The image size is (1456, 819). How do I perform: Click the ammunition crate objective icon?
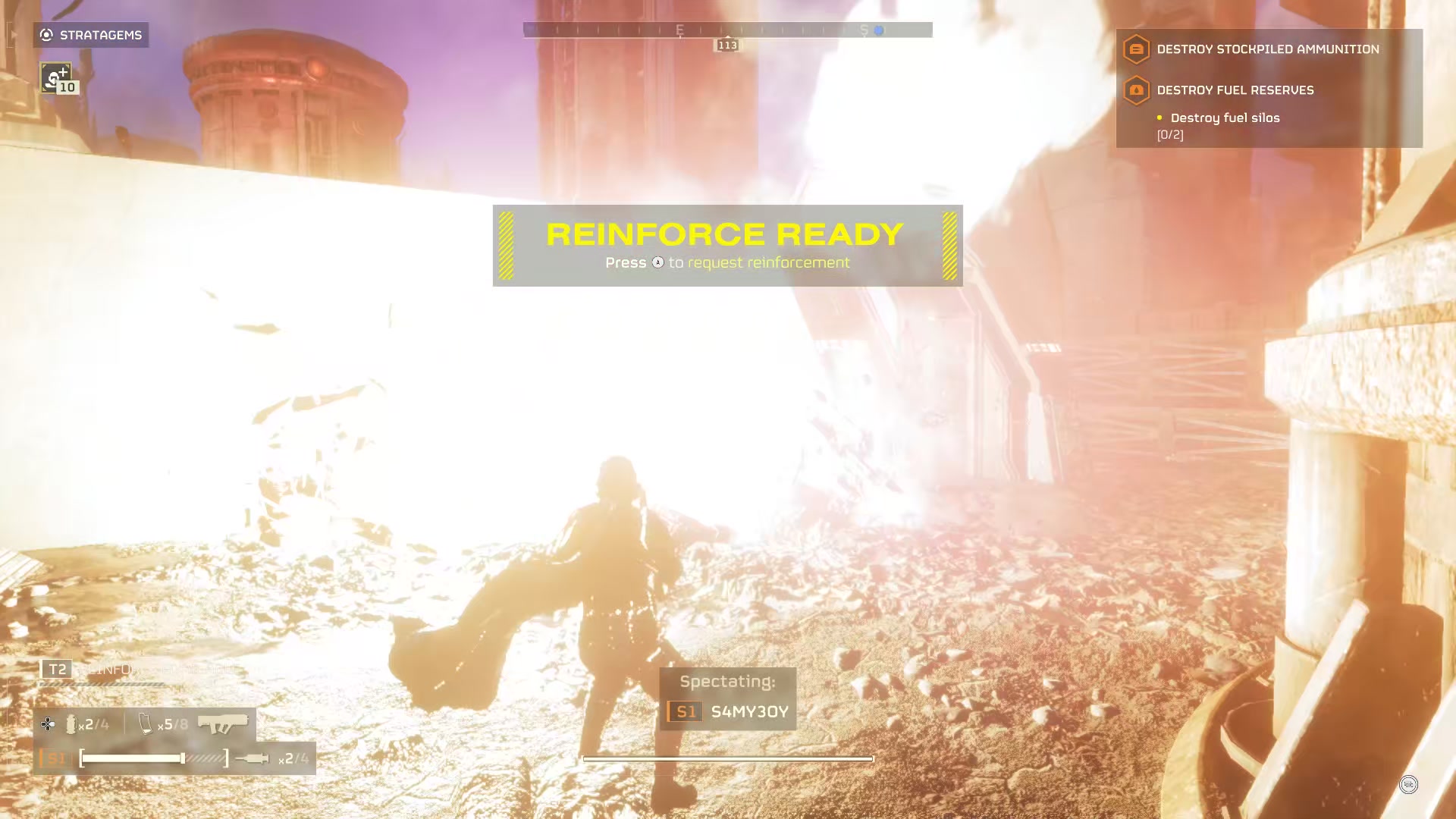tap(1135, 49)
